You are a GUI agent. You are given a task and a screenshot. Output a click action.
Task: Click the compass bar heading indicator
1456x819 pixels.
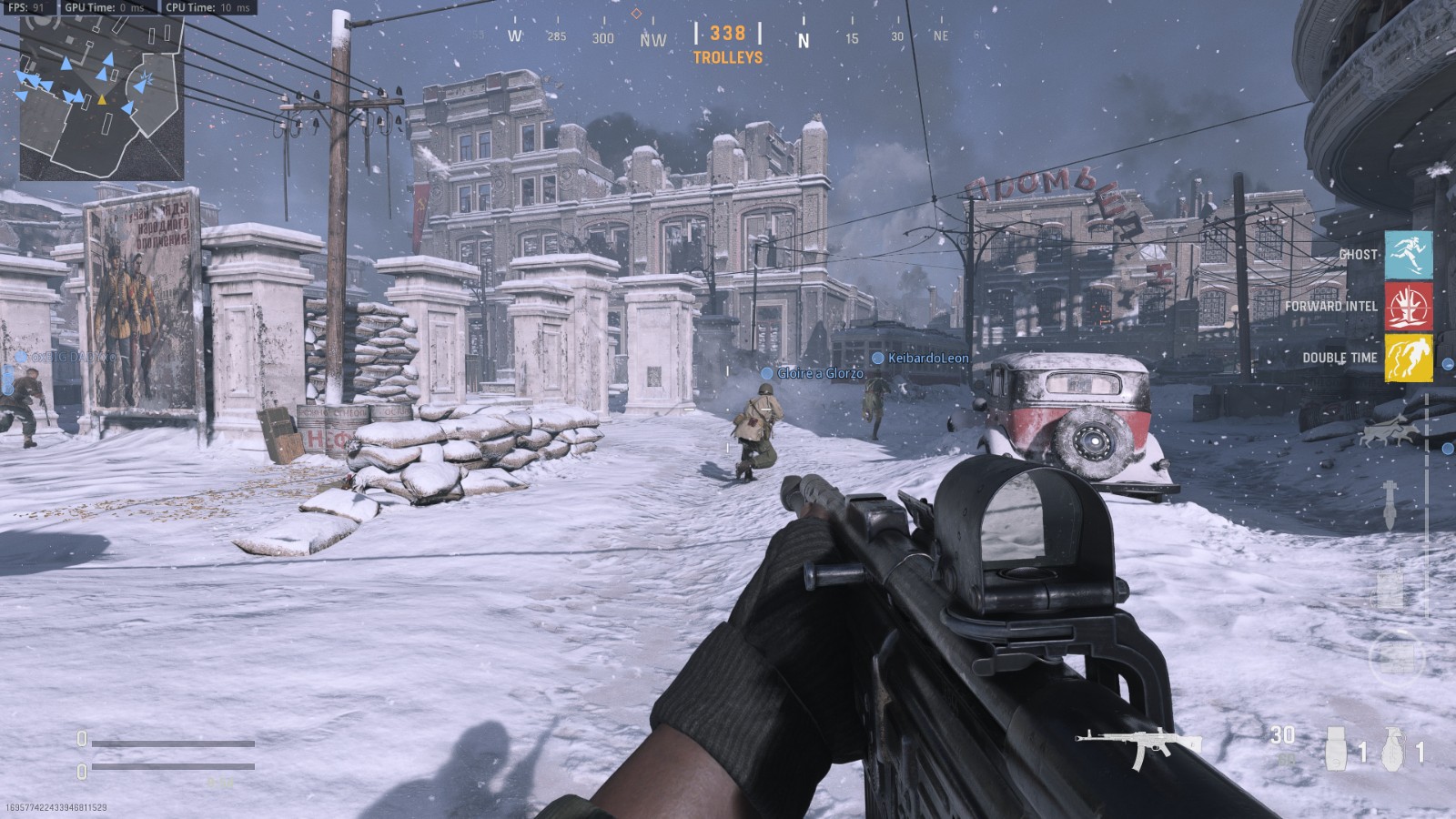727,35
